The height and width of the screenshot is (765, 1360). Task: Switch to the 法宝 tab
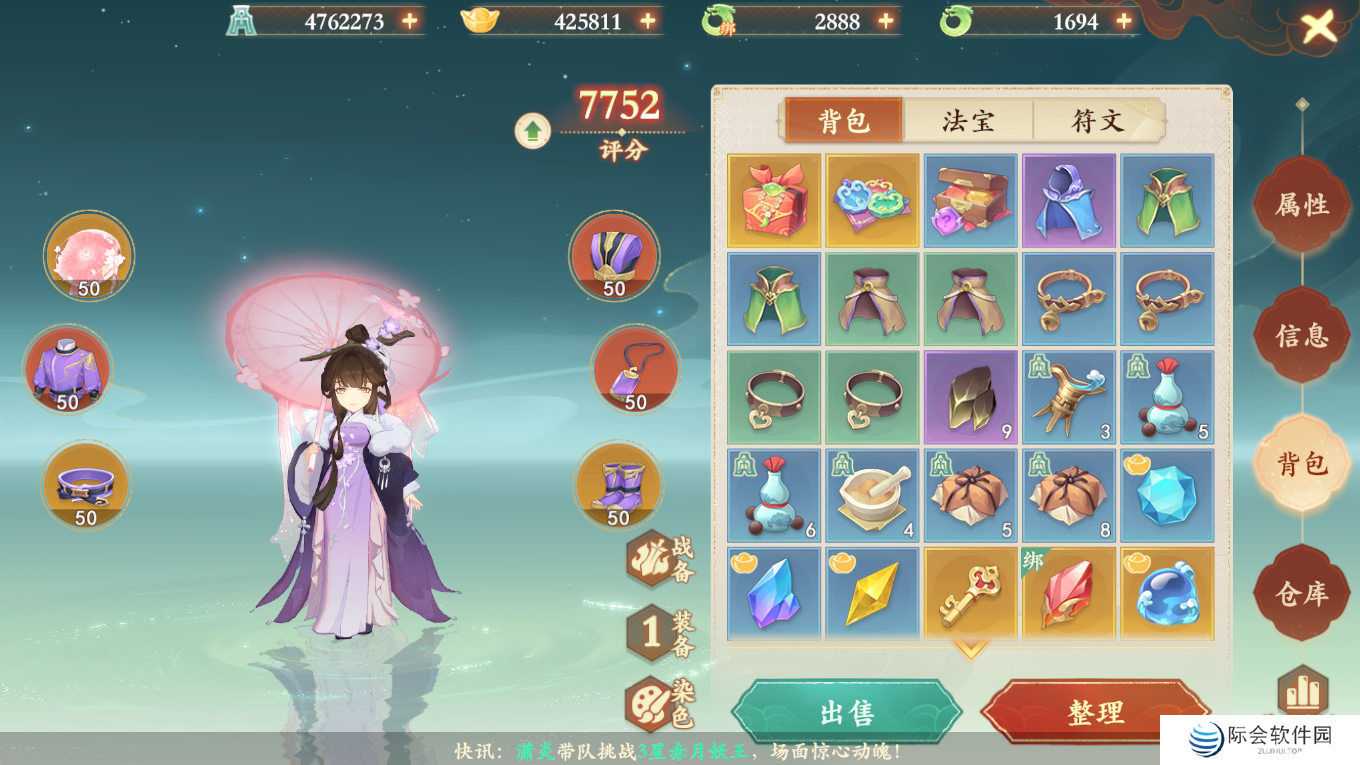[968, 121]
